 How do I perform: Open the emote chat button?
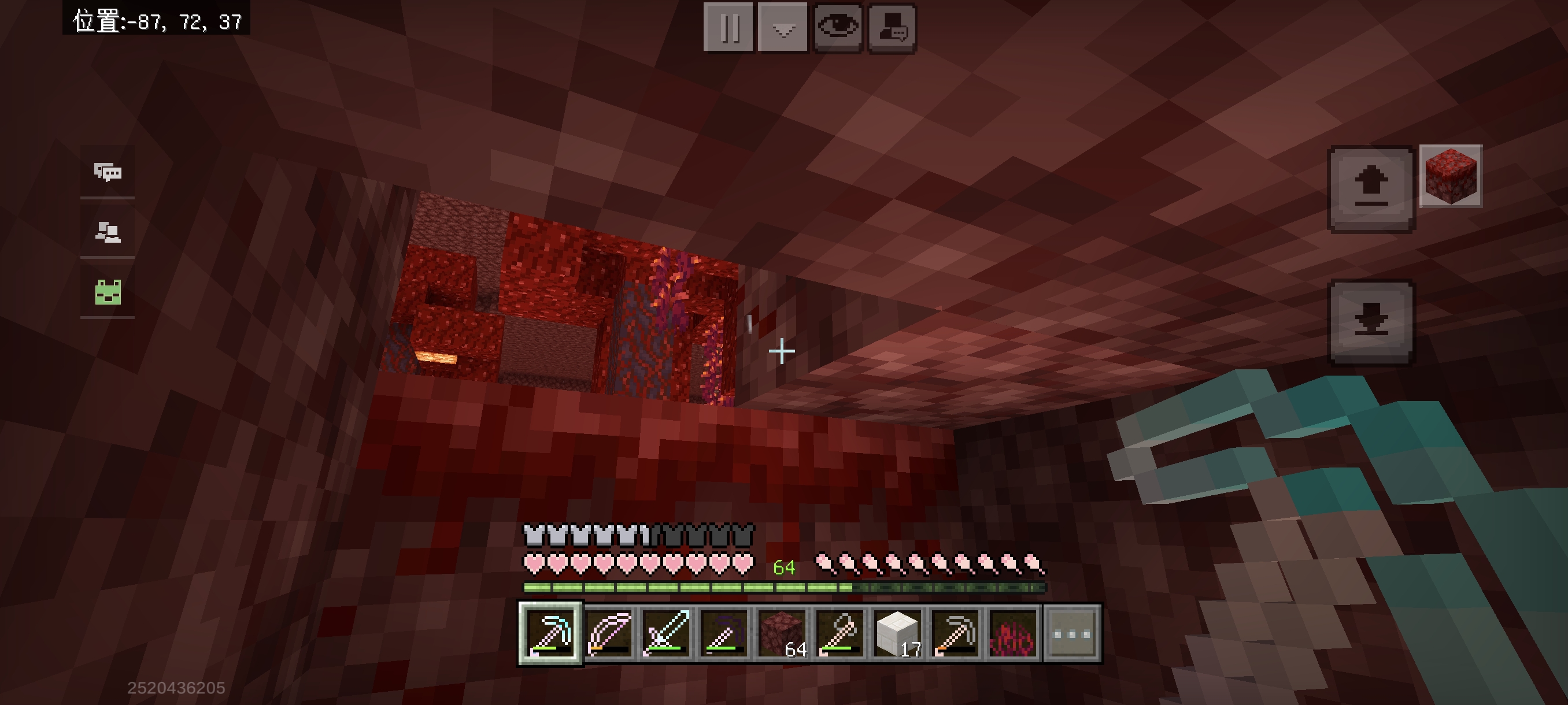pyautogui.click(x=892, y=27)
